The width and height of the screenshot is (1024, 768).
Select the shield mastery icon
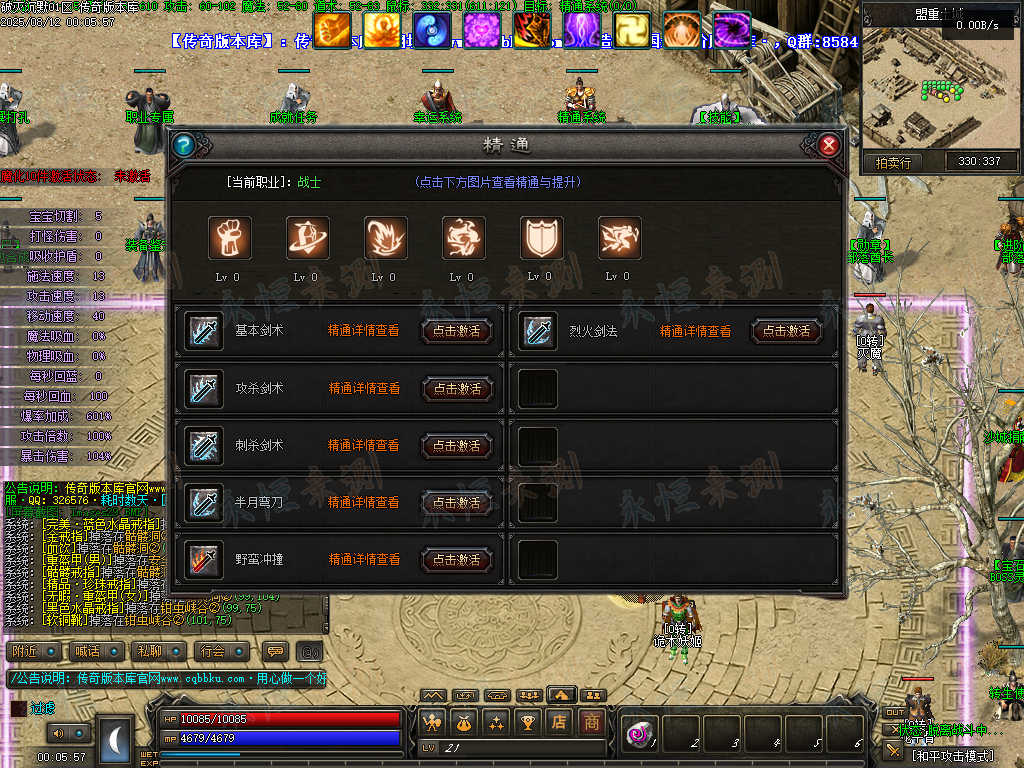[x=541, y=238]
